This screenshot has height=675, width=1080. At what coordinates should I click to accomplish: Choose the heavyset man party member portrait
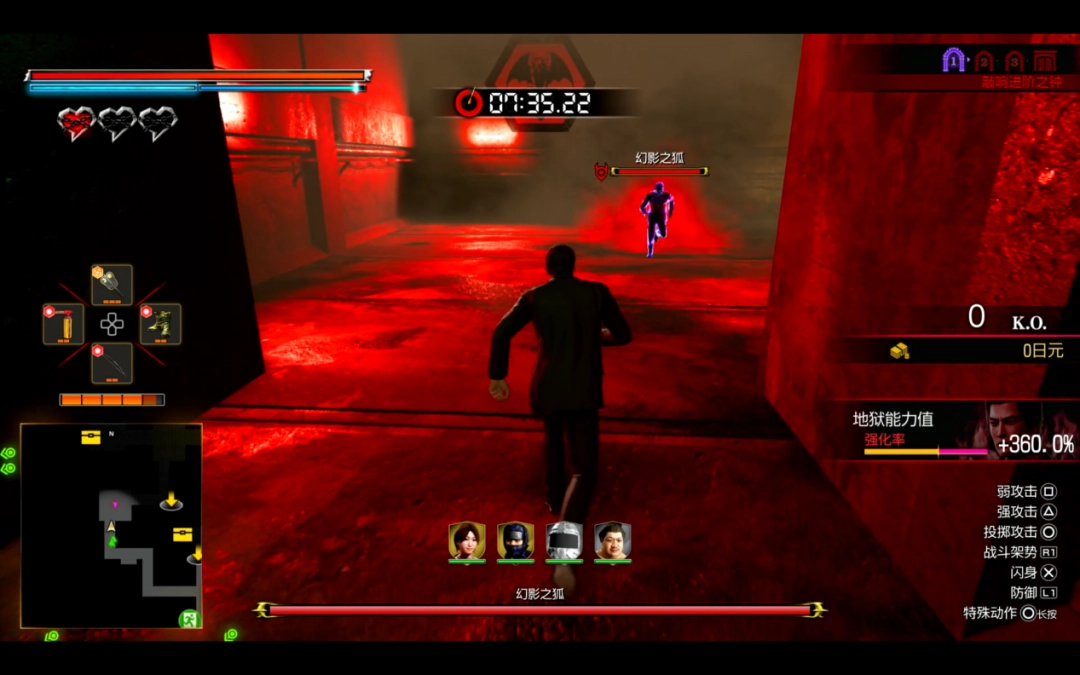point(613,541)
